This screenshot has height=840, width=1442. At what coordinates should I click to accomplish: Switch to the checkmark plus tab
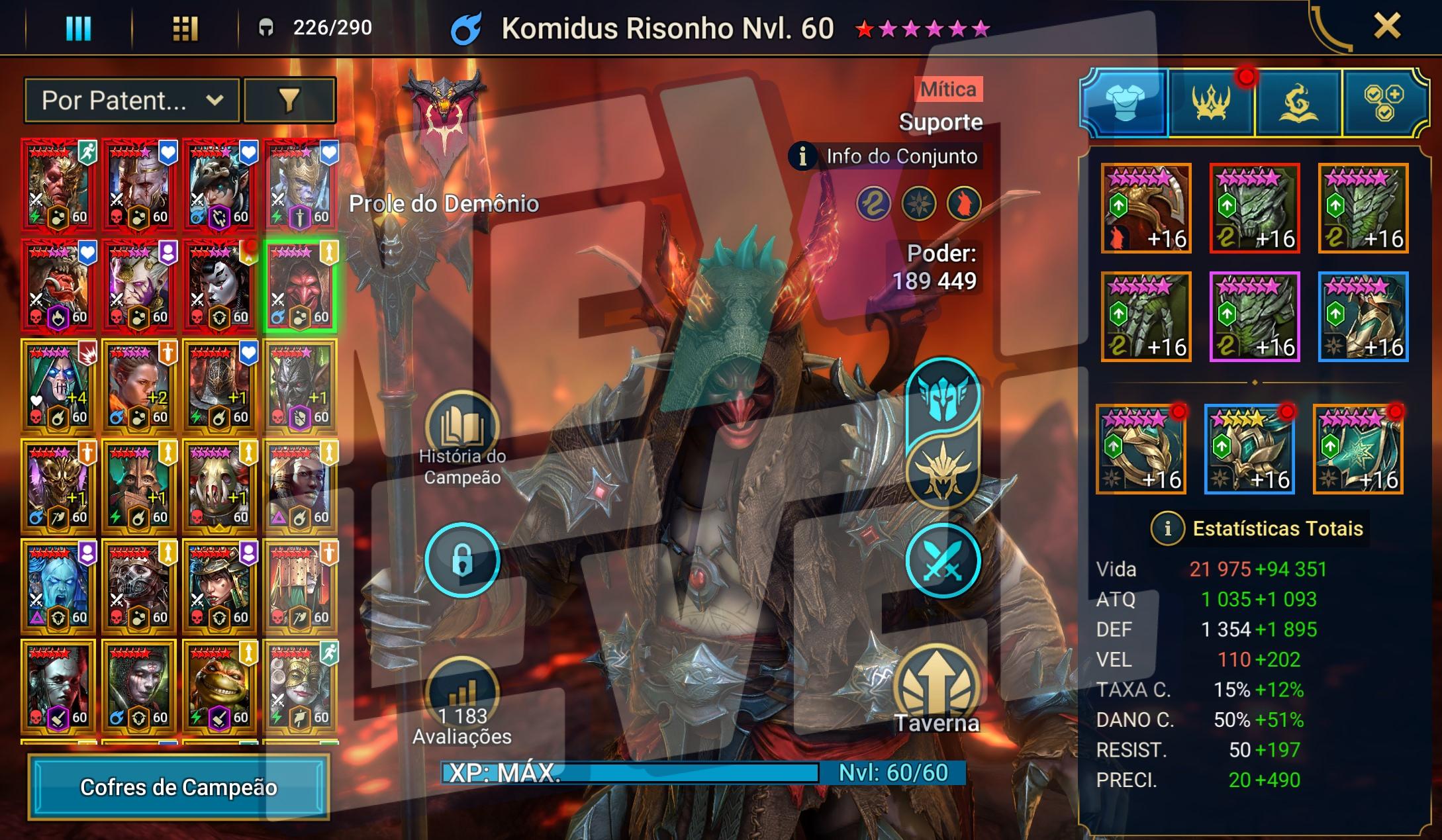(x=1383, y=103)
